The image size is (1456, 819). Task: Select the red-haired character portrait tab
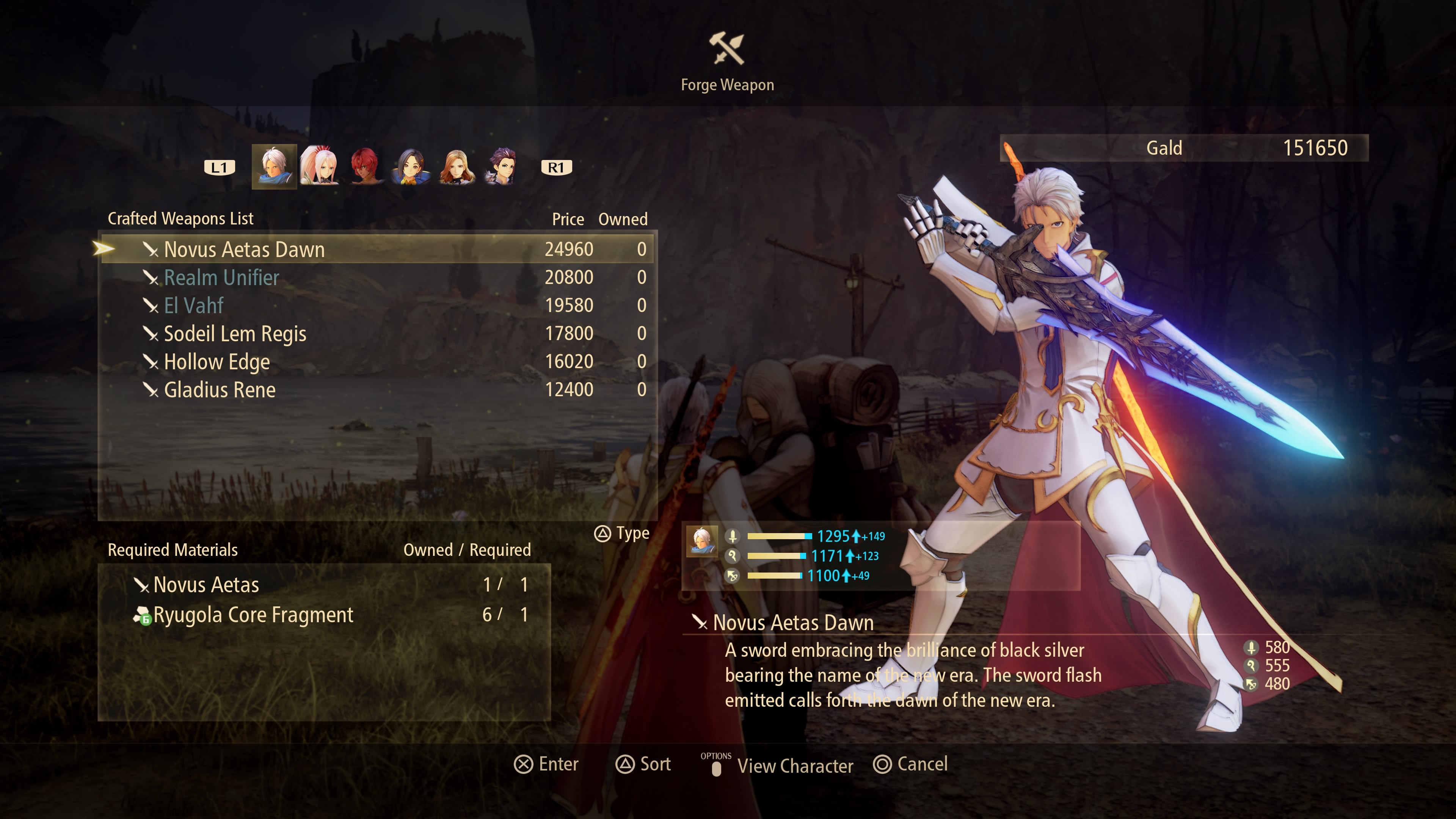[364, 167]
